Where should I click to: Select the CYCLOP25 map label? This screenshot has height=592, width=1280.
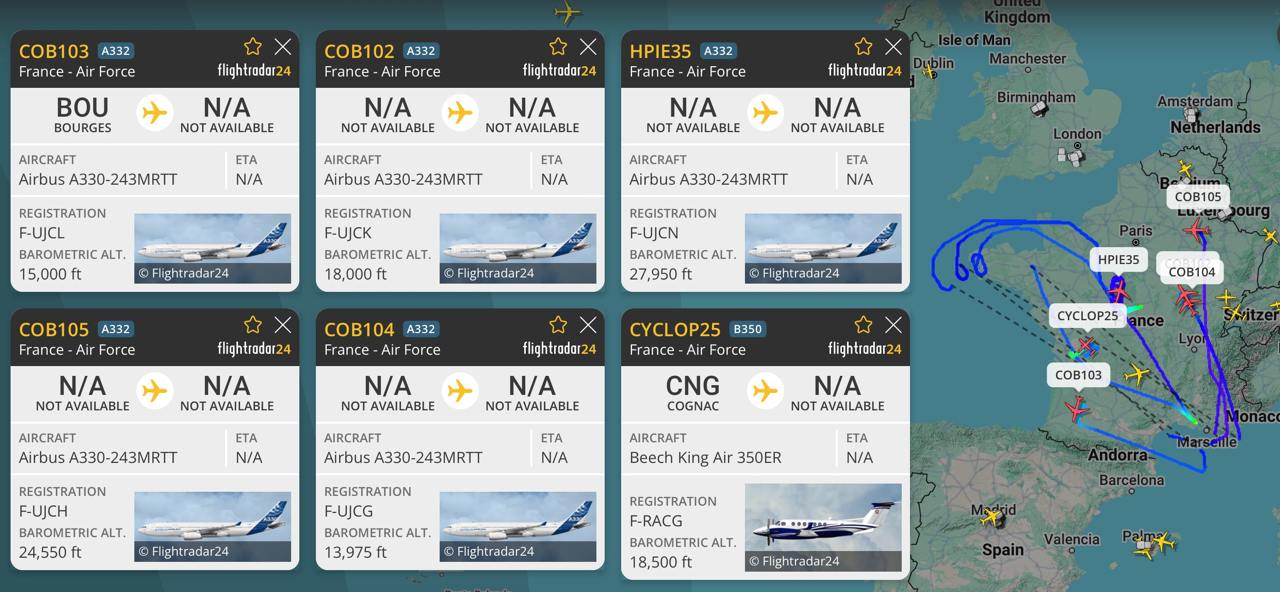1087,316
